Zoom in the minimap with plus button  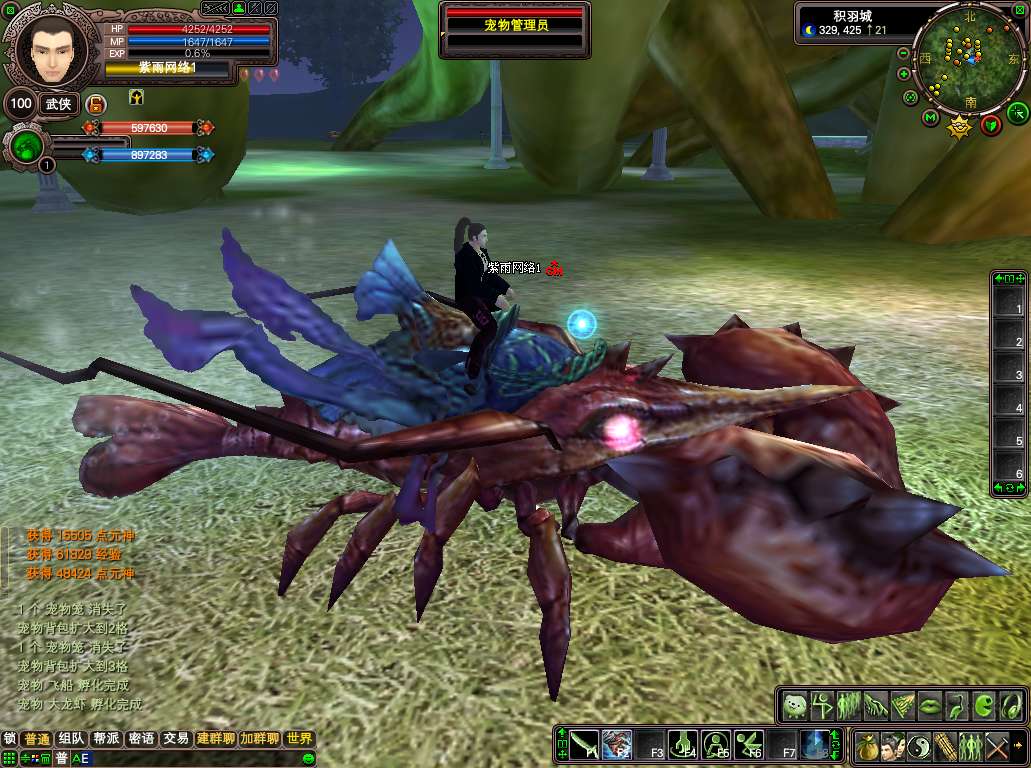point(904,74)
